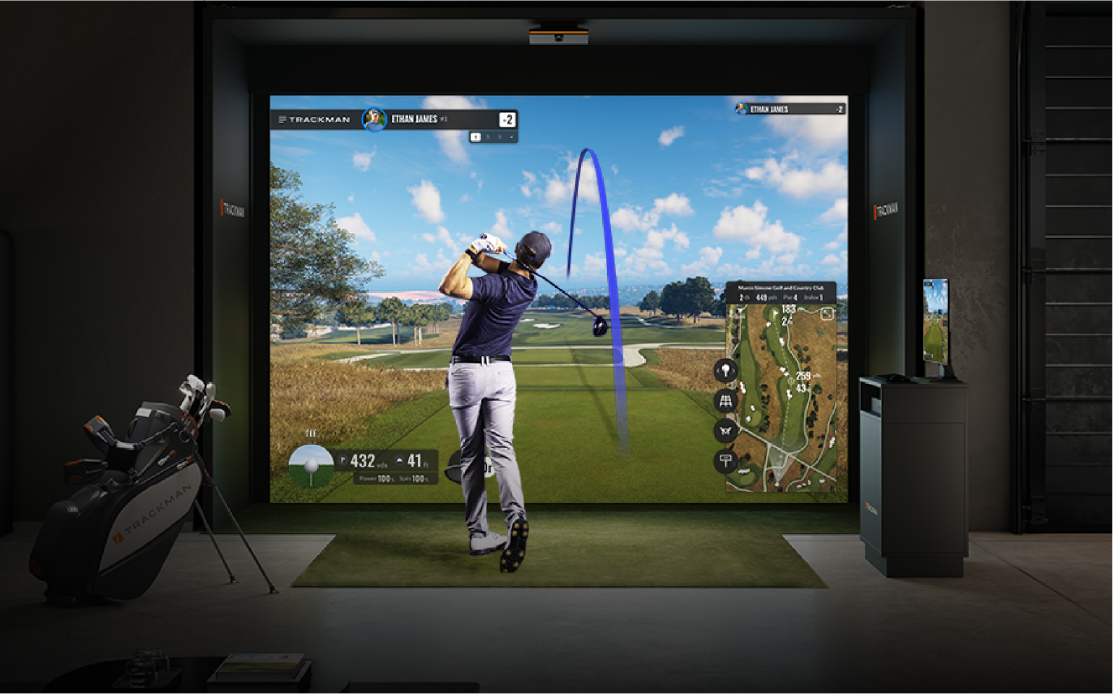
Task: Click Ethan James's player avatar
Action: pos(374,119)
